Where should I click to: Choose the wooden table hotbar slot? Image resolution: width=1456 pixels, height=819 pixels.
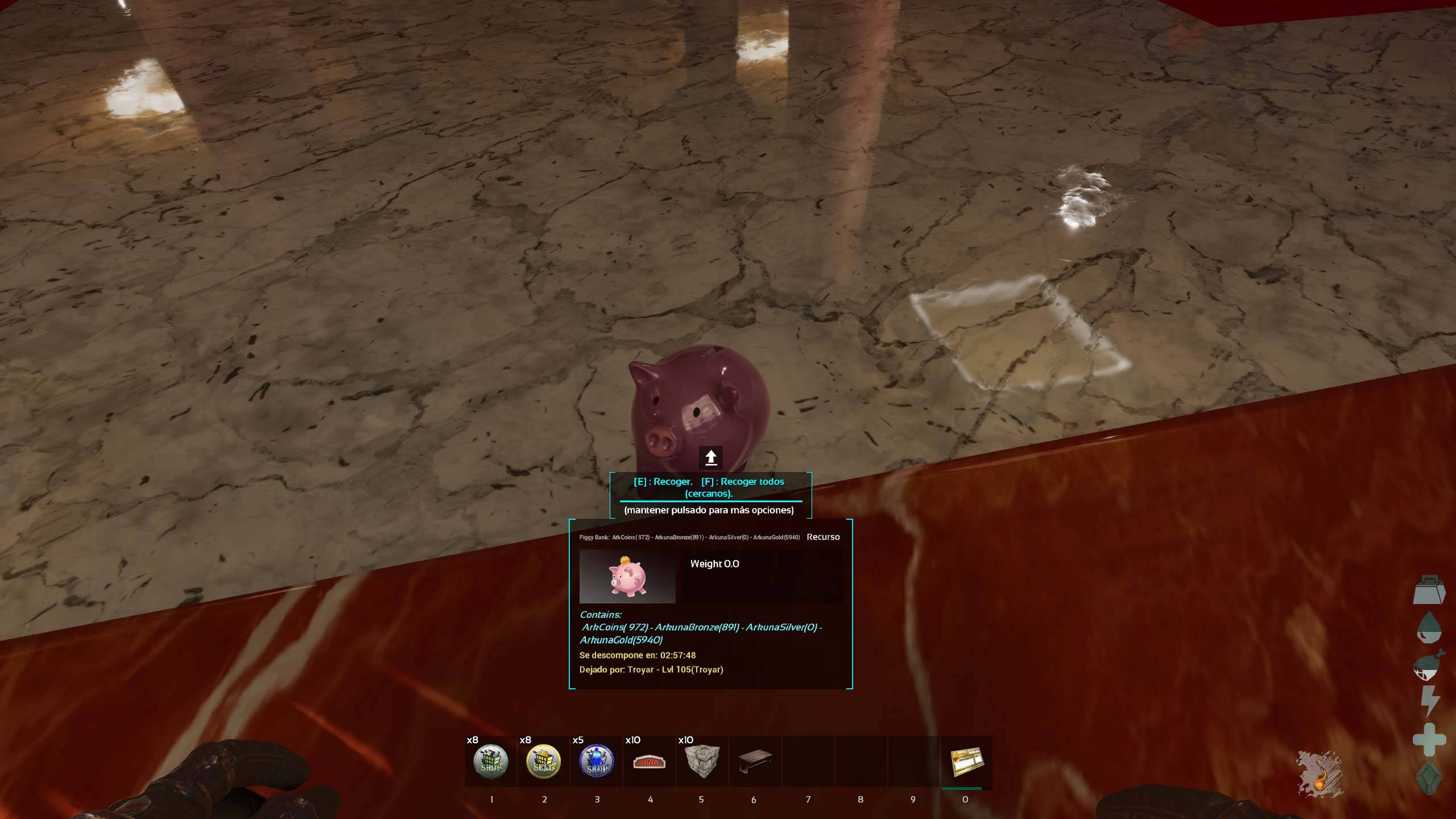click(754, 762)
